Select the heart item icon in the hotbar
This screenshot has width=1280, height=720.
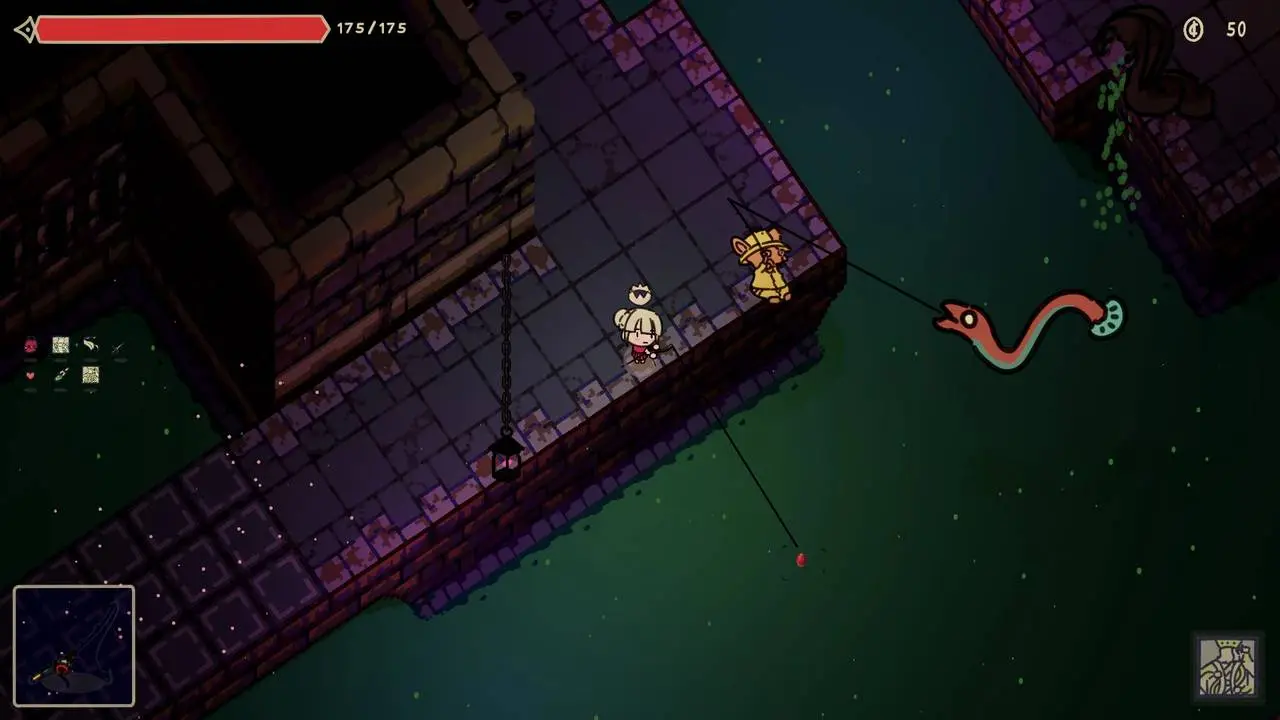pos(31,375)
